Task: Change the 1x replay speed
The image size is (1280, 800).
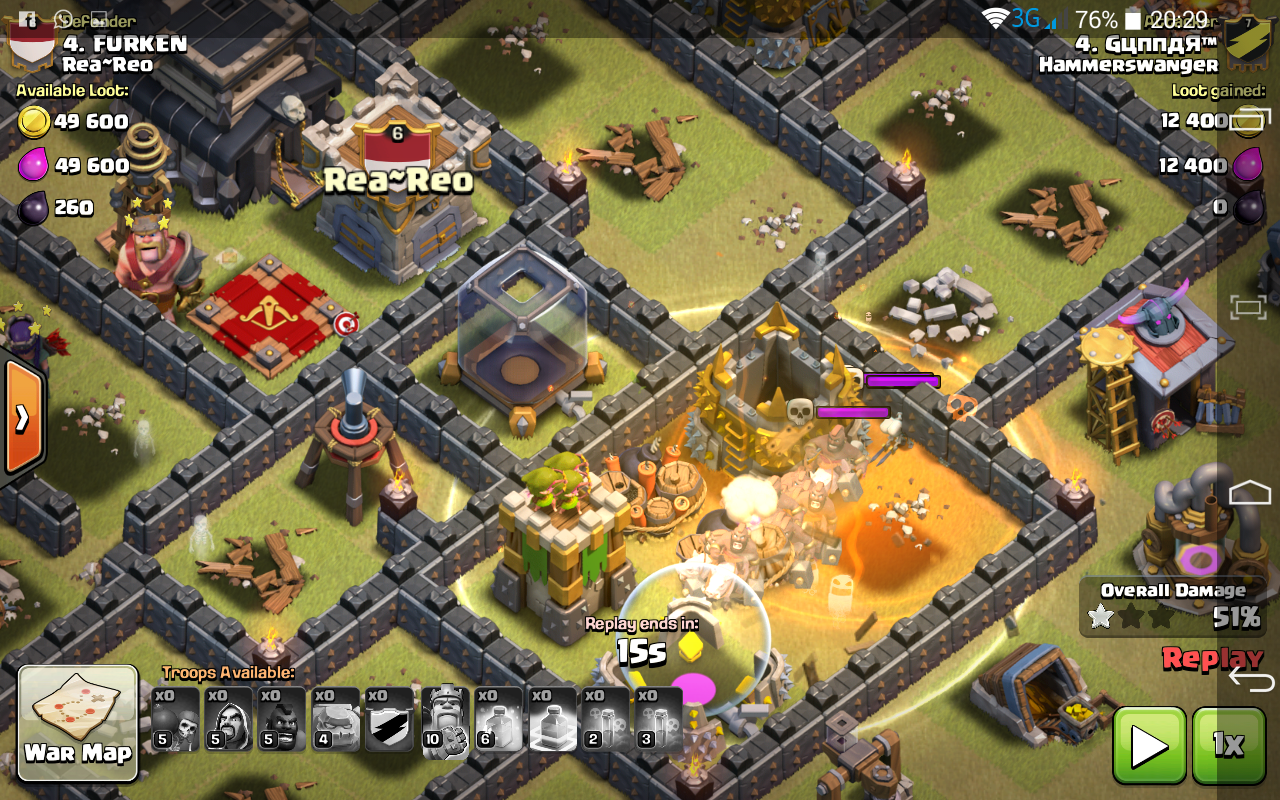Action: (x=1228, y=744)
